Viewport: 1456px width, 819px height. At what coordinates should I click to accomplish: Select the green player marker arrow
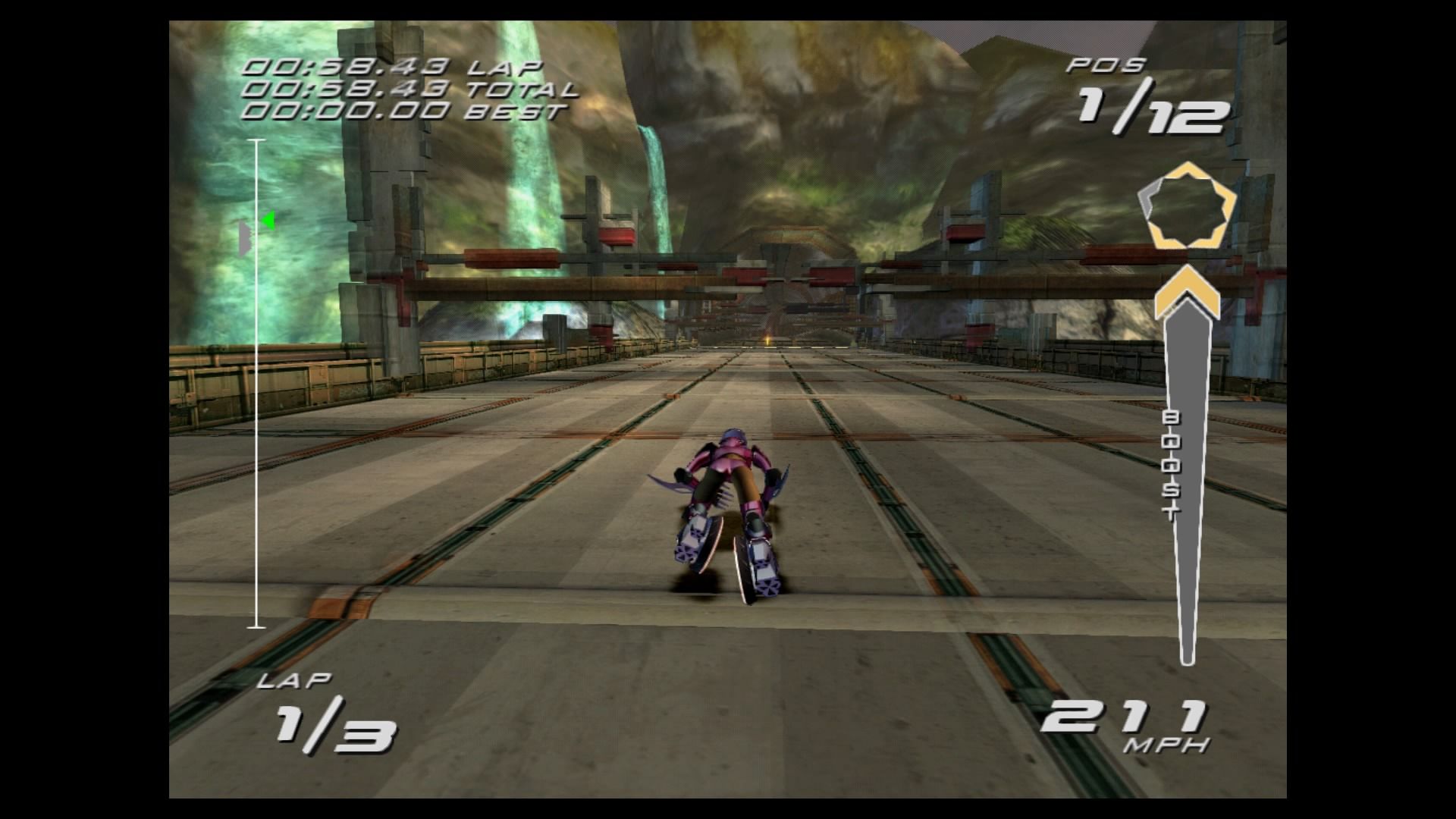267,220
